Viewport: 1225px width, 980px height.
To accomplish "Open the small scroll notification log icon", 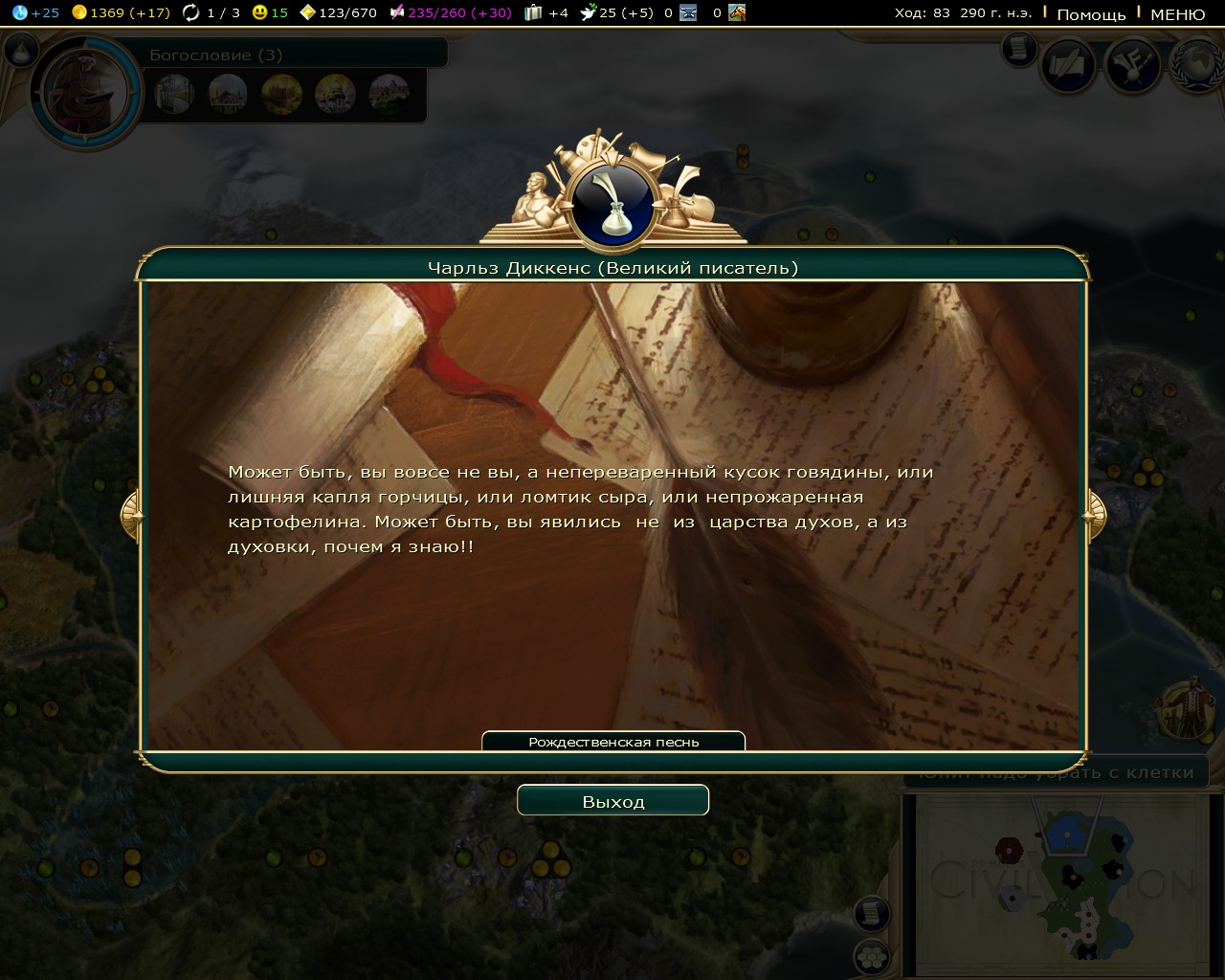I will click(1019, 48).
